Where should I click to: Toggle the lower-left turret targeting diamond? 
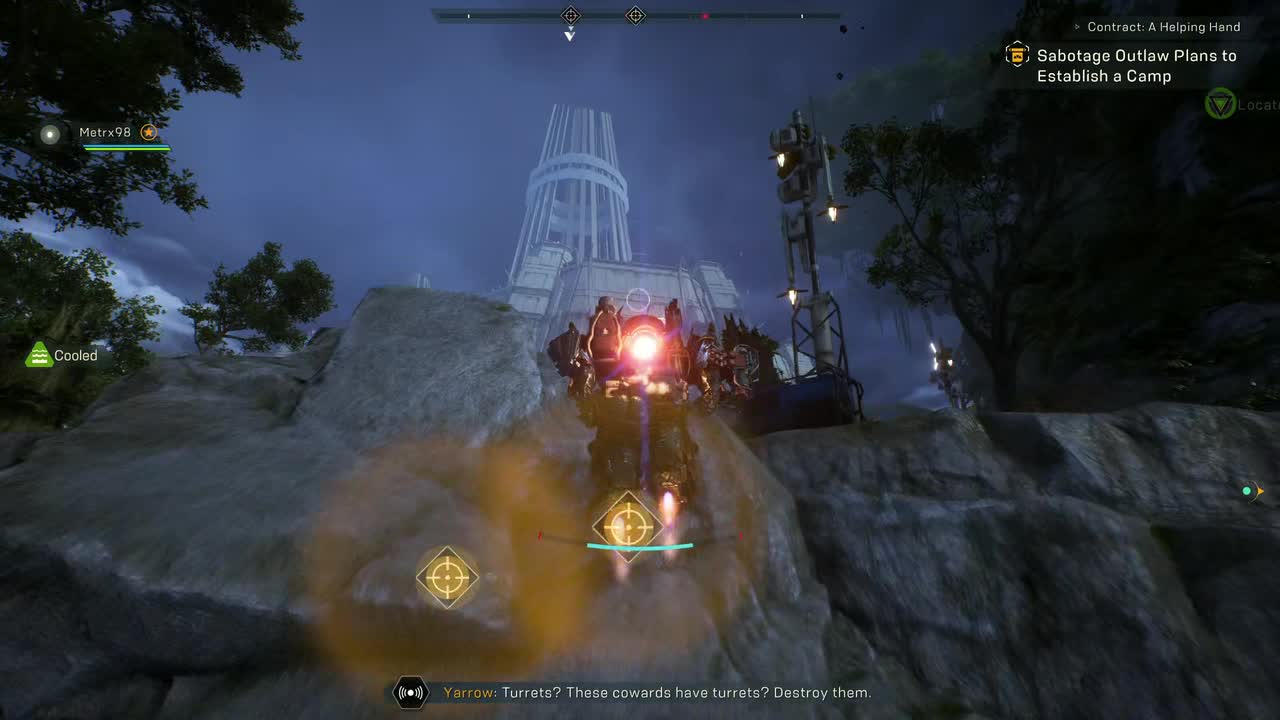click(x=447, y=577)
